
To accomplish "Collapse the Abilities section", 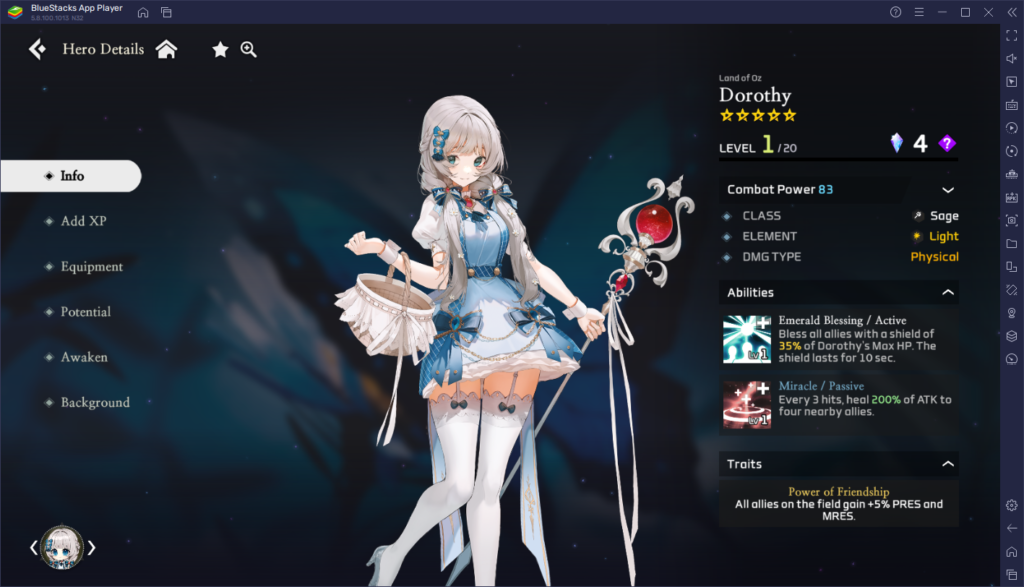I will click(x=947, y=293).
